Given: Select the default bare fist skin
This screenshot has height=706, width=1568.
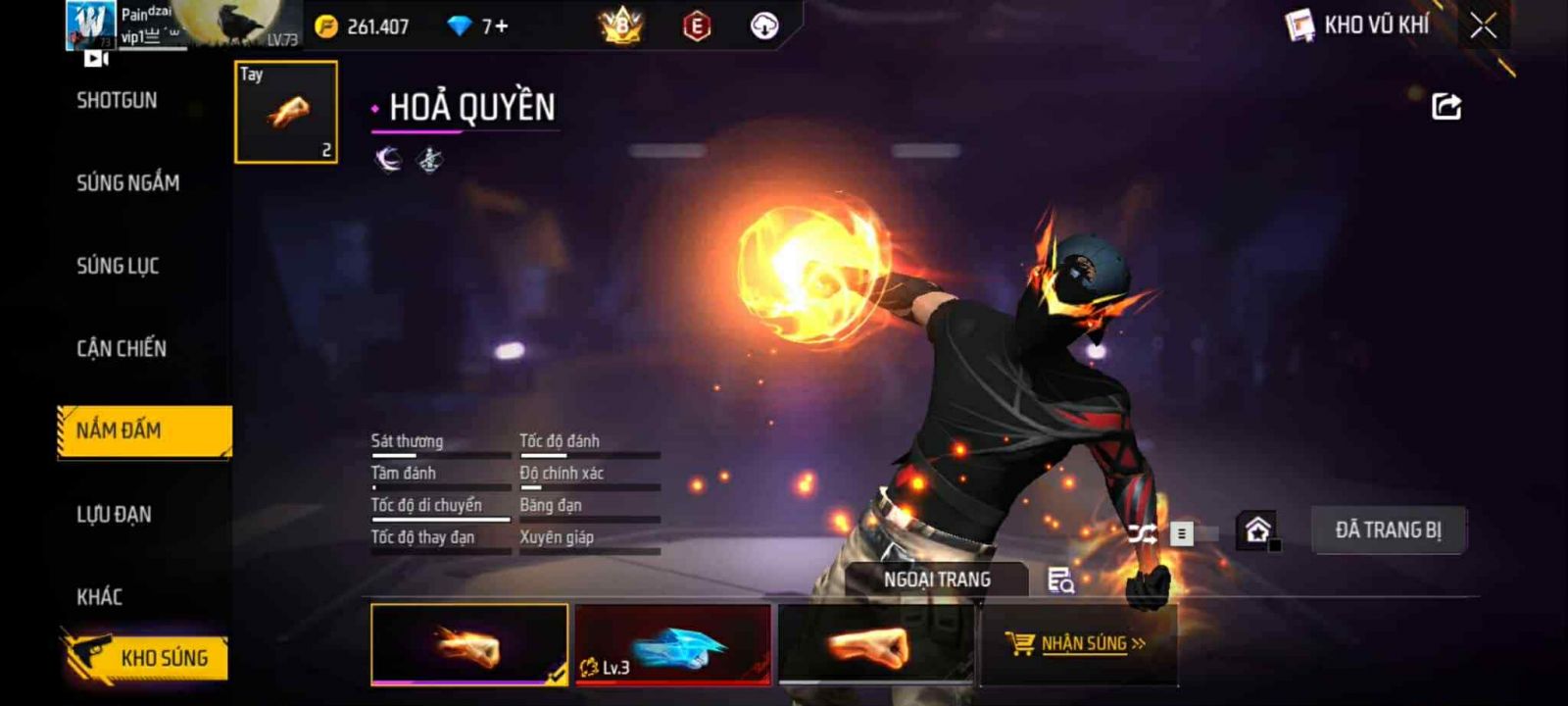Looking at the screenshot, I should (x=875, y=644).
